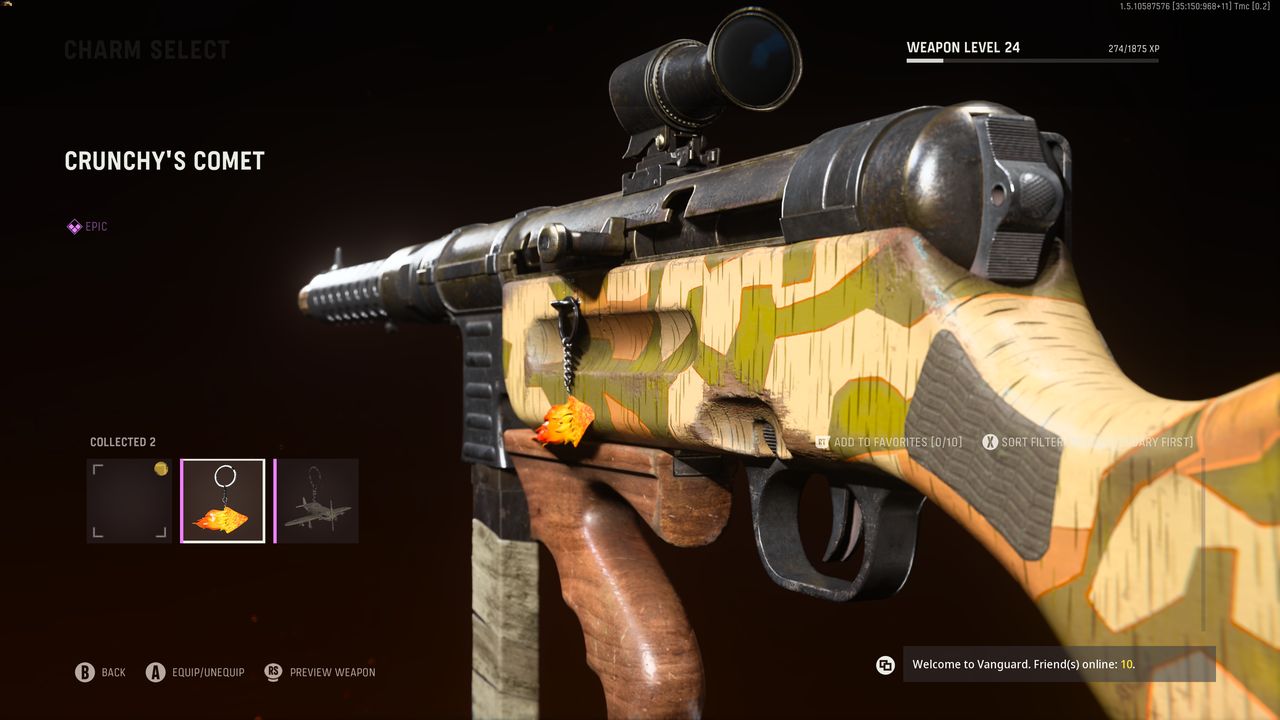Click the coin icon on the empty charm slot

pyautogui.click(x=161, y=467)
